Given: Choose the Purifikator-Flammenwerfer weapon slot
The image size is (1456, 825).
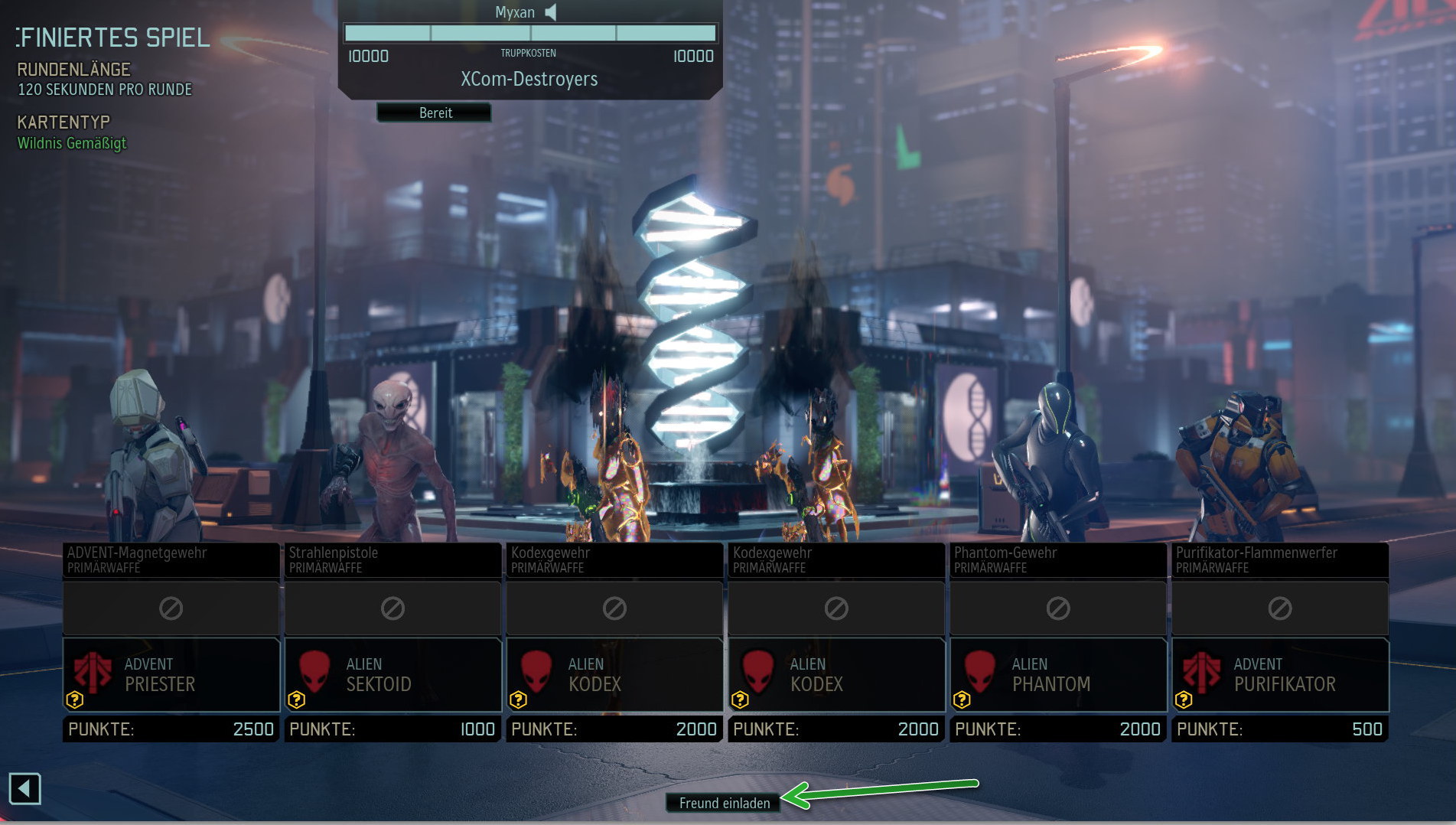Looking at the screenshot, I should (x=1280, y=559).
